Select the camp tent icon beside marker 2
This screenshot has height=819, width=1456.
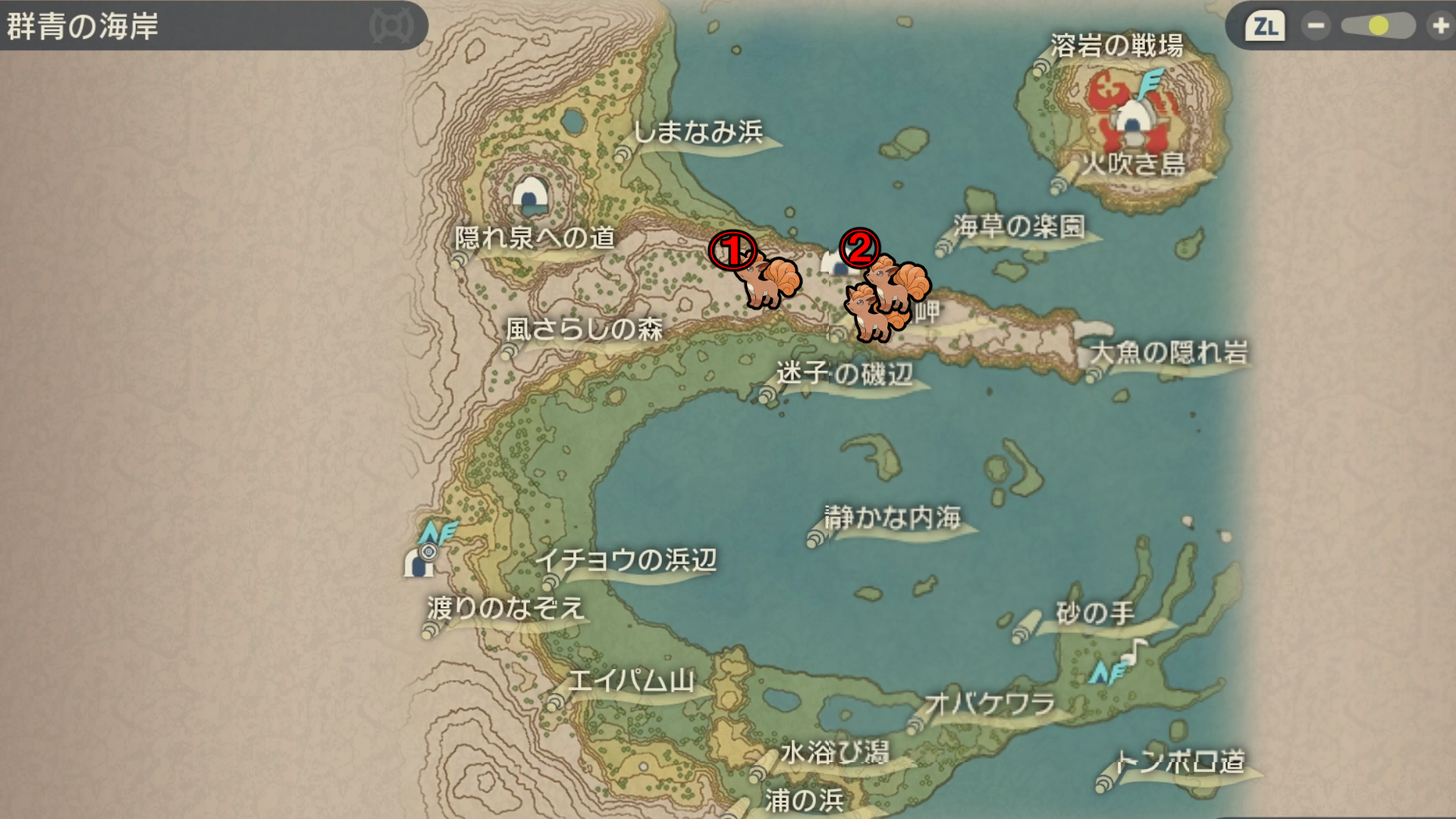(x=834, y=263)
